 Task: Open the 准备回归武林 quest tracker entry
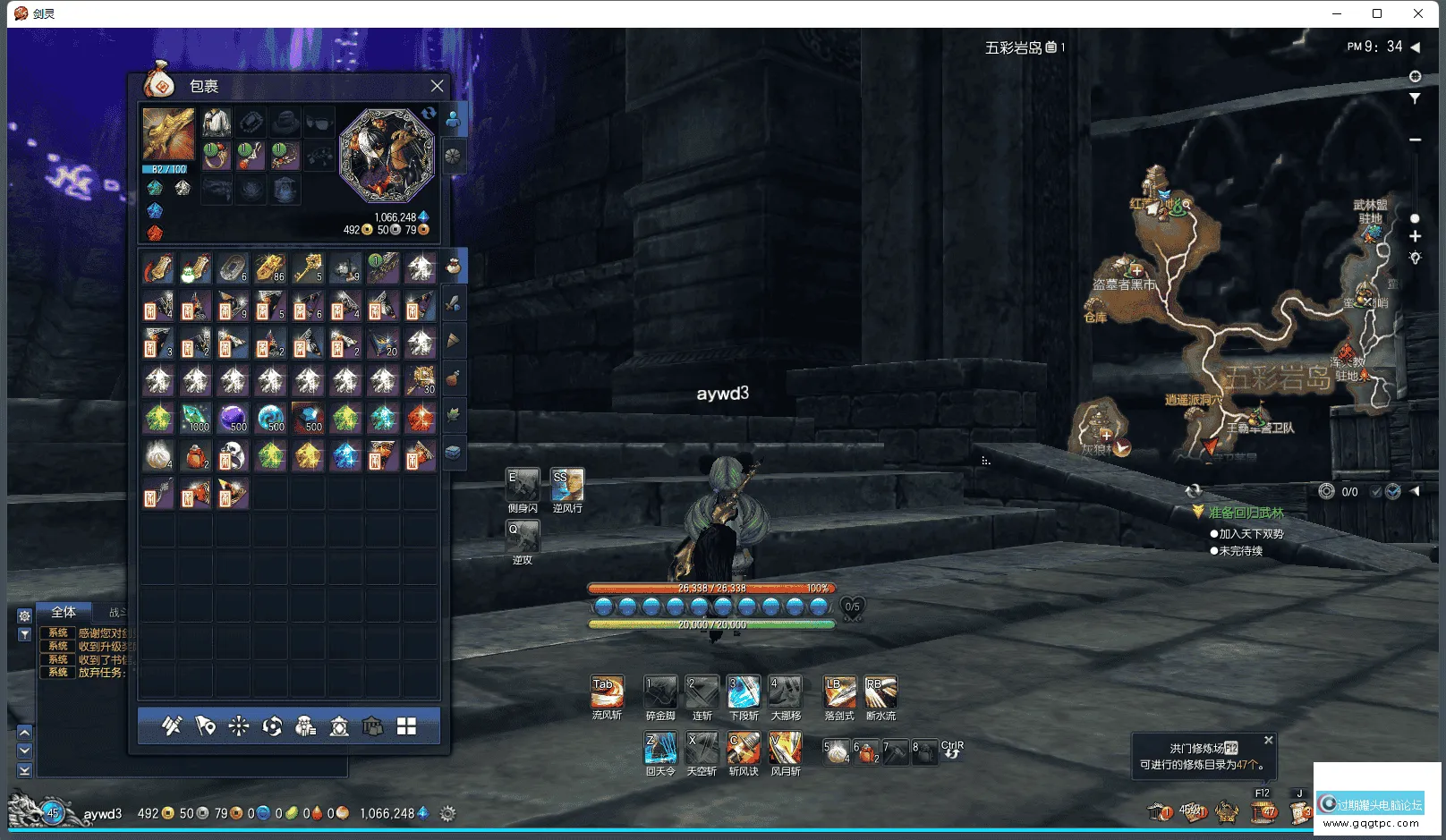pyautogui.click(x=1246, y=513)
